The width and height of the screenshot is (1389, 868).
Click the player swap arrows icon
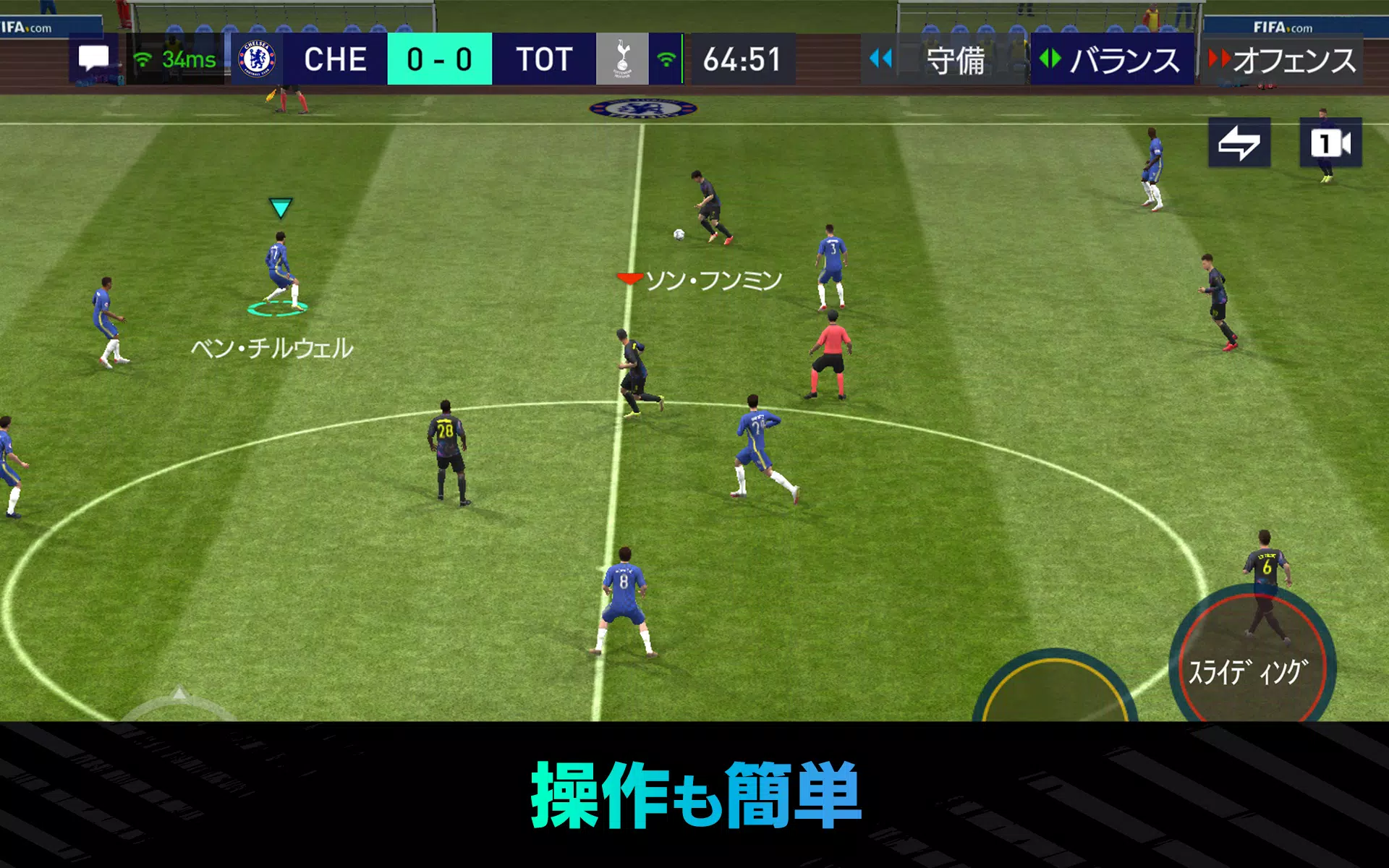[1239, 143]
